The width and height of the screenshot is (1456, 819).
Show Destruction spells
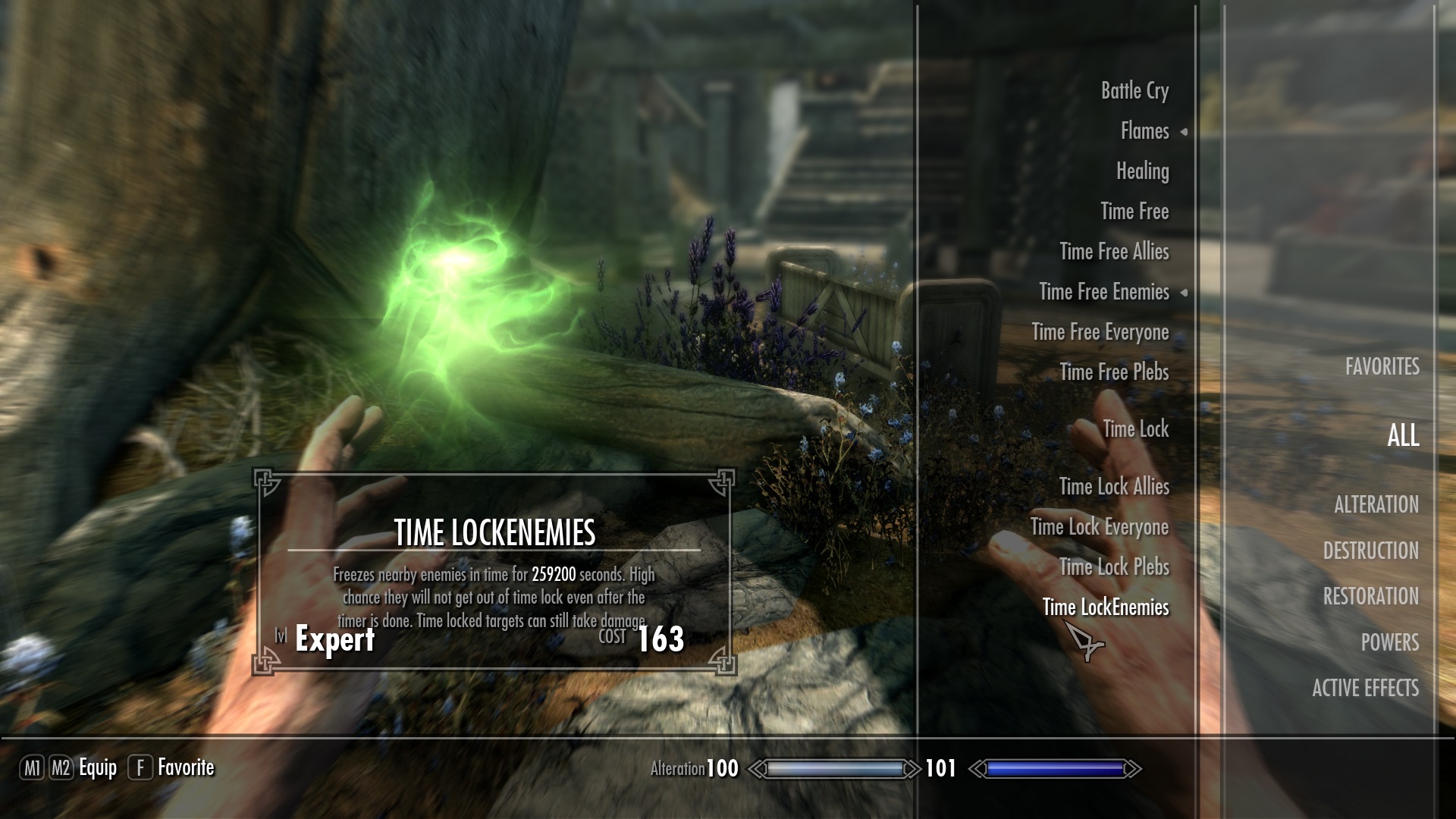click(1370, 551)
